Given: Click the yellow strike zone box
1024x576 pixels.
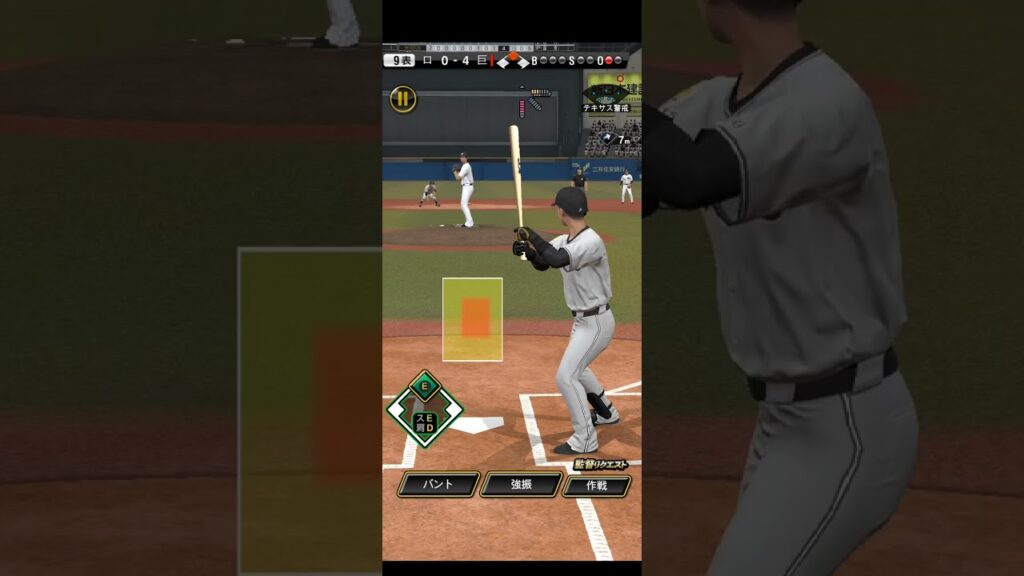Looking at the screenshot, I should [472, 319].
